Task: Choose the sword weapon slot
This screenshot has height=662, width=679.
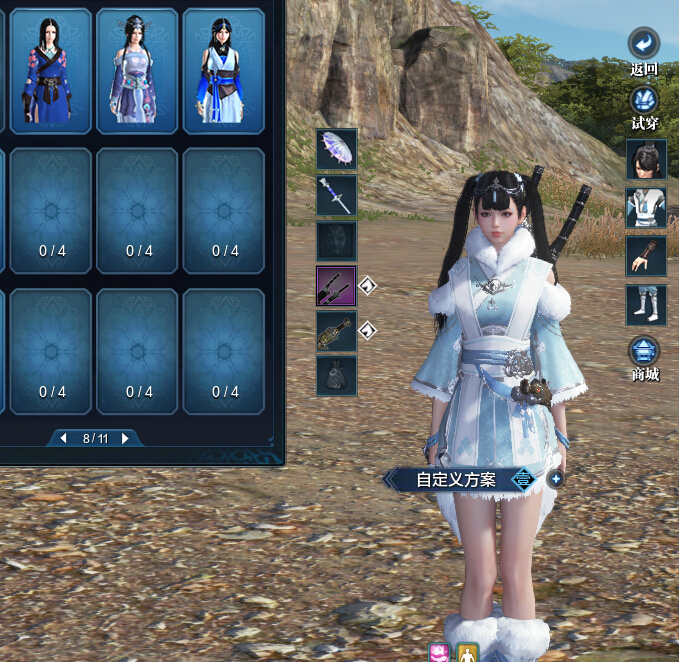Action: pos(337,196)
